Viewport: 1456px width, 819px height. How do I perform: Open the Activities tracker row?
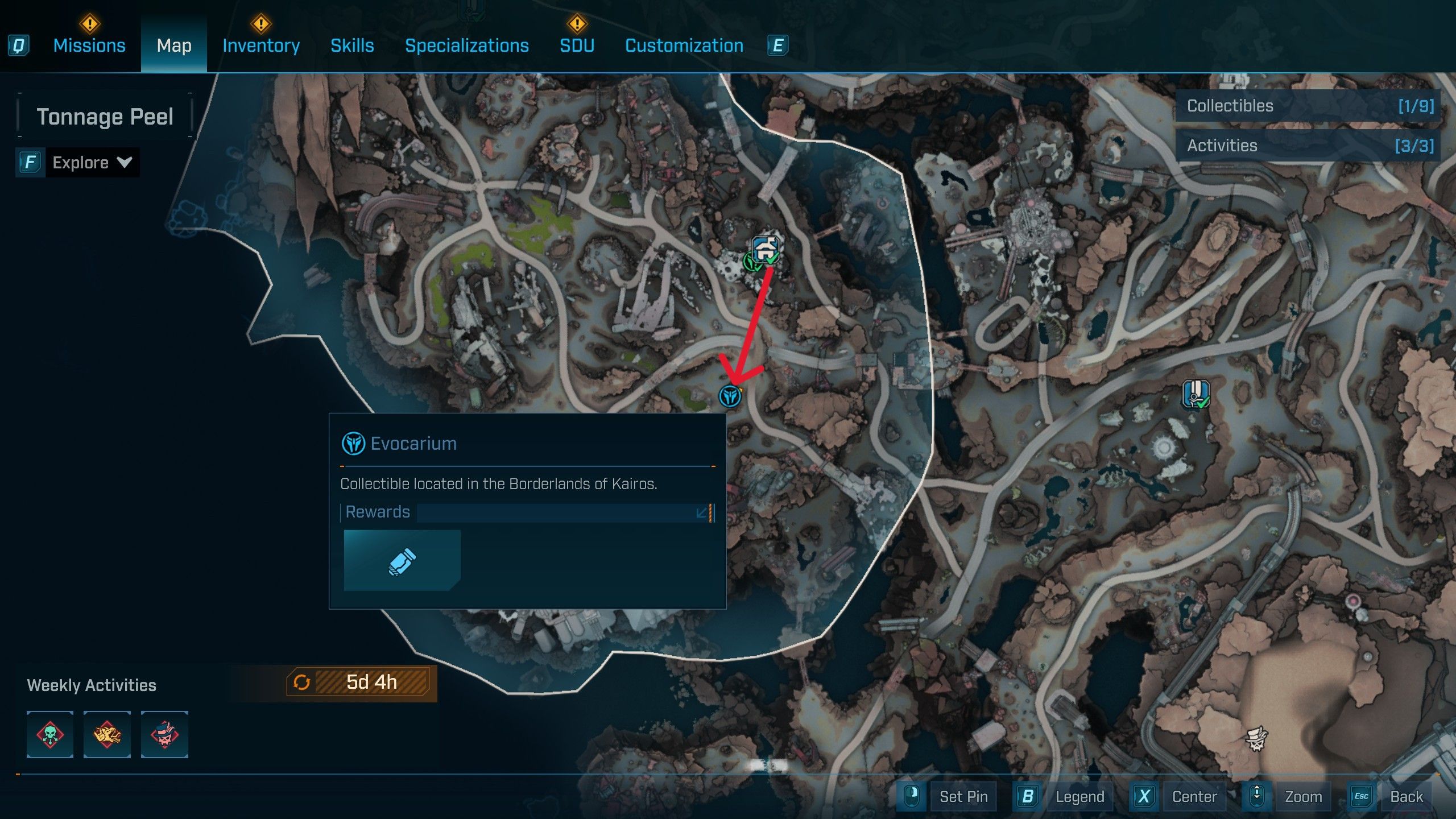pyautogui.click(x=1308, y=146)
